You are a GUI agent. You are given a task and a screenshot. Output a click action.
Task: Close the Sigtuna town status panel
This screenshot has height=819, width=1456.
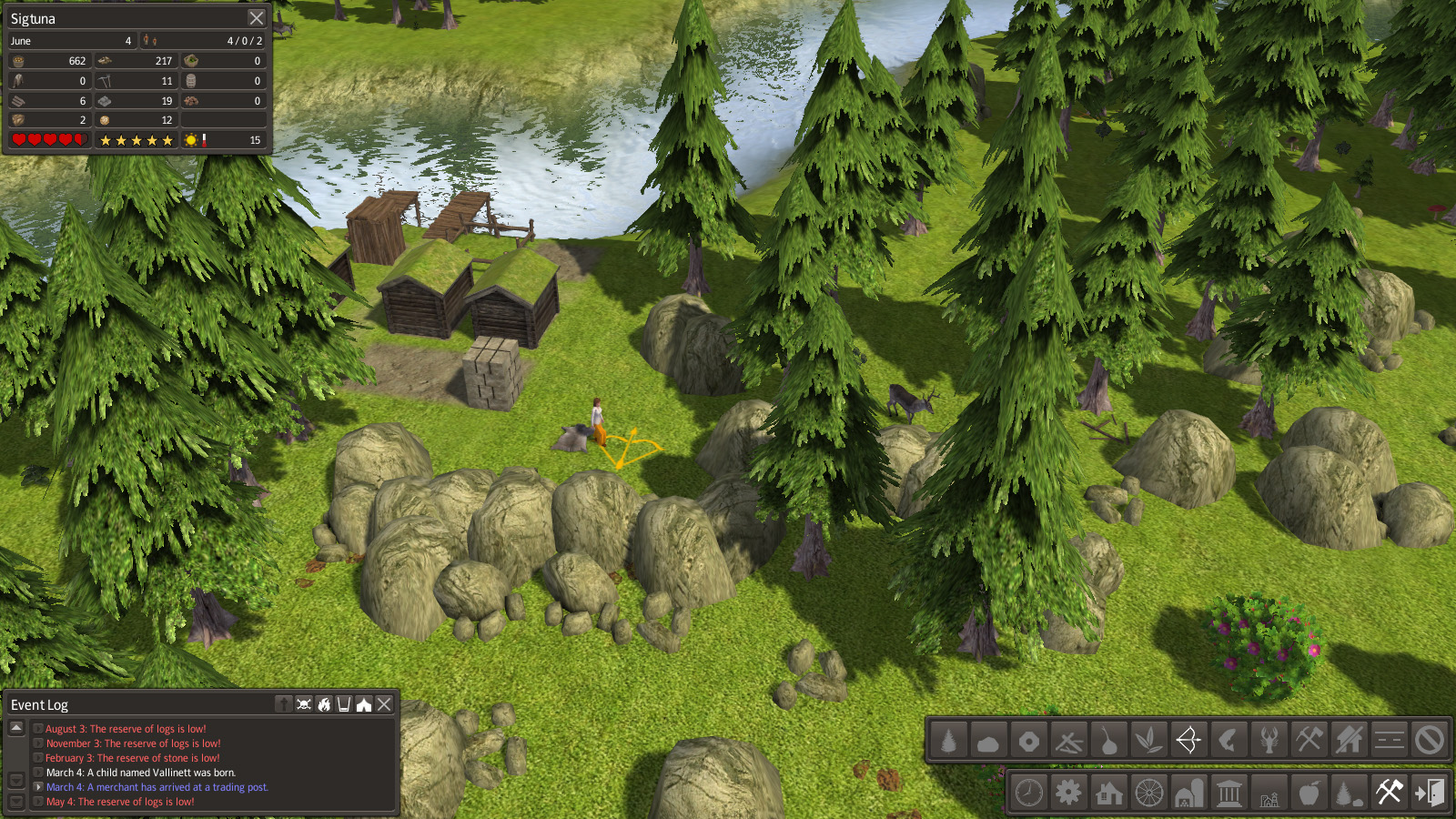[257, 18]
